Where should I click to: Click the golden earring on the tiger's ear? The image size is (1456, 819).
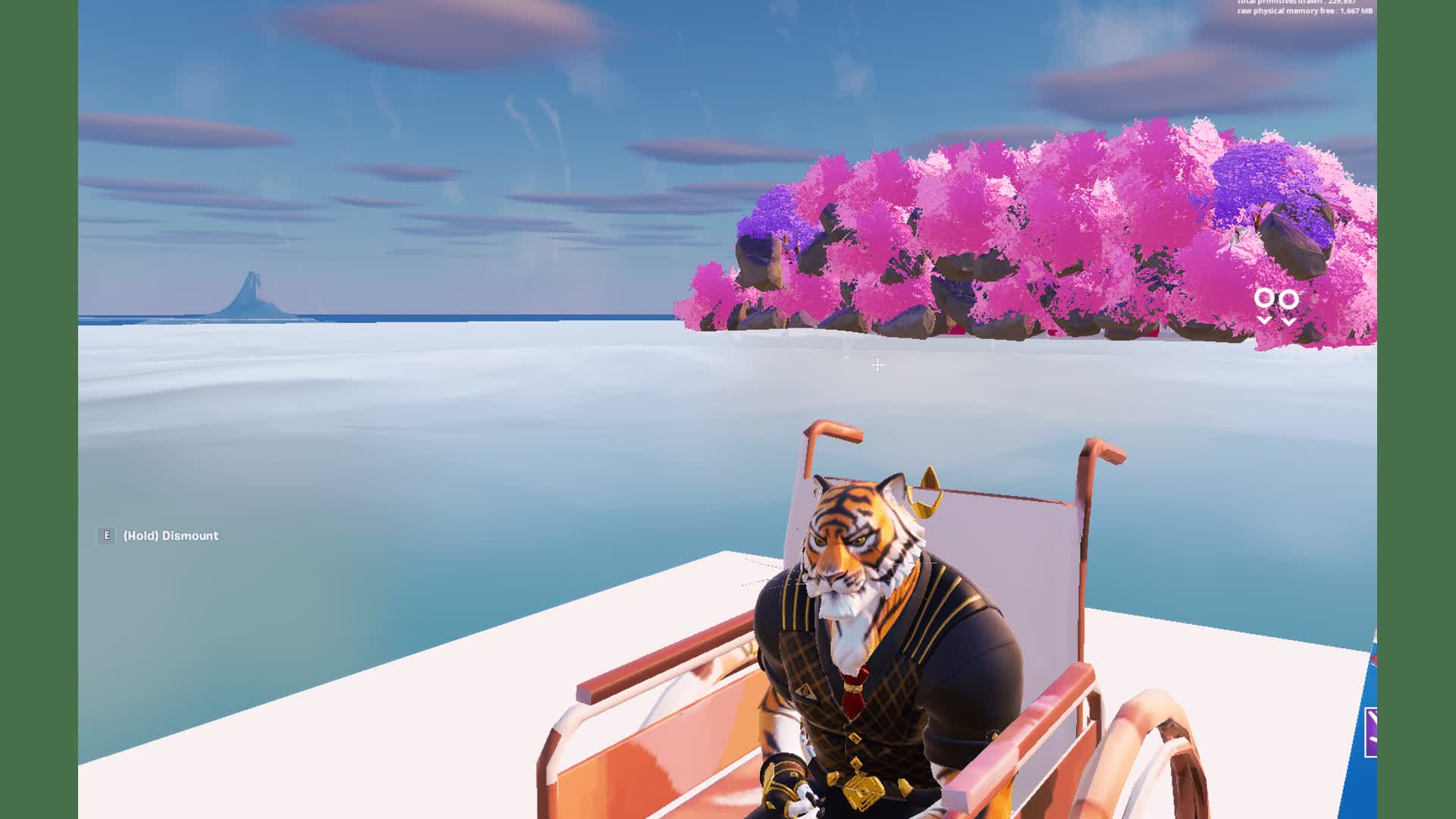(924, 500)
